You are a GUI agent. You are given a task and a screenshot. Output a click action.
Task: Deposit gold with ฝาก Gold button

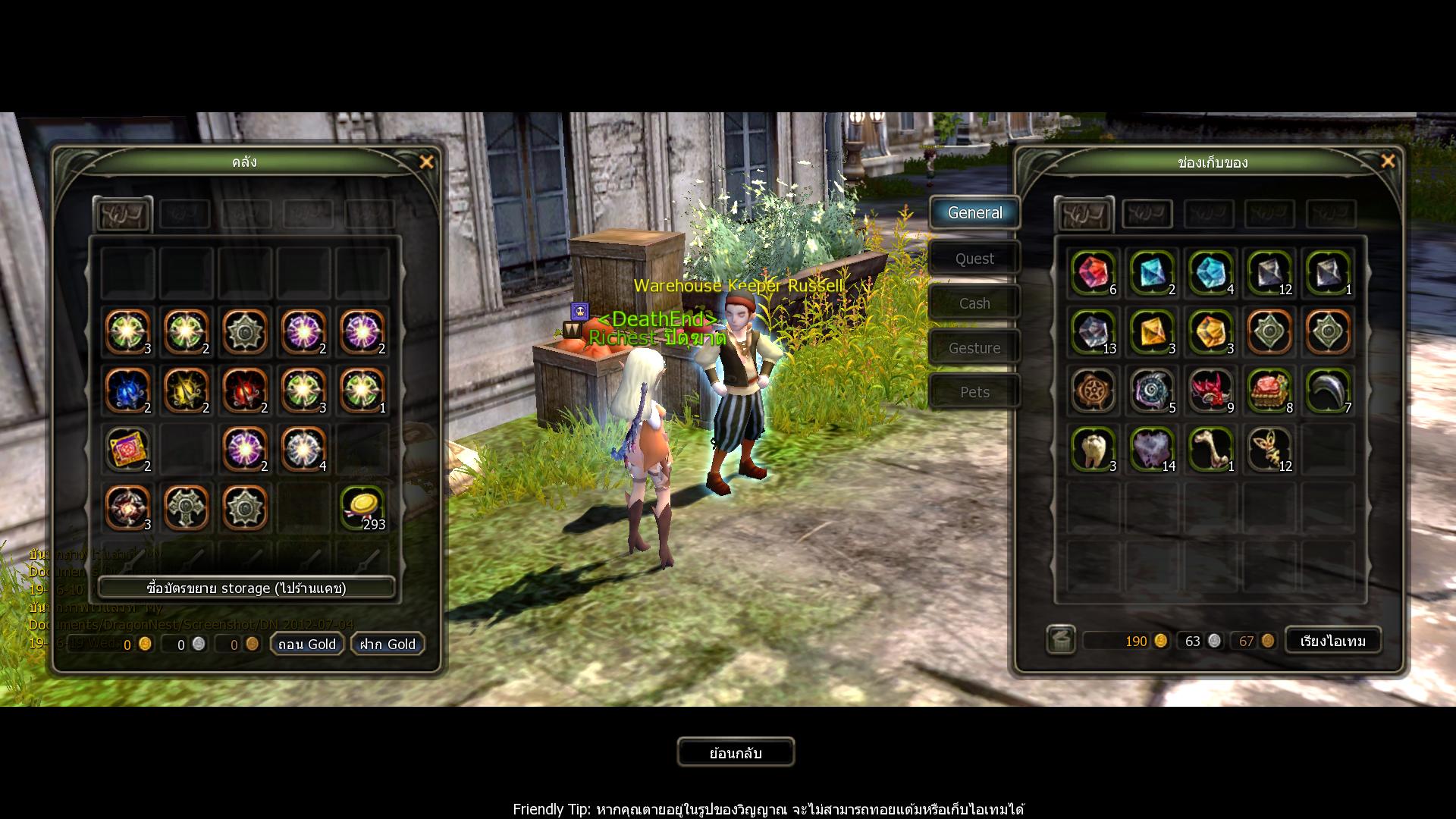[x=388, y=644]
